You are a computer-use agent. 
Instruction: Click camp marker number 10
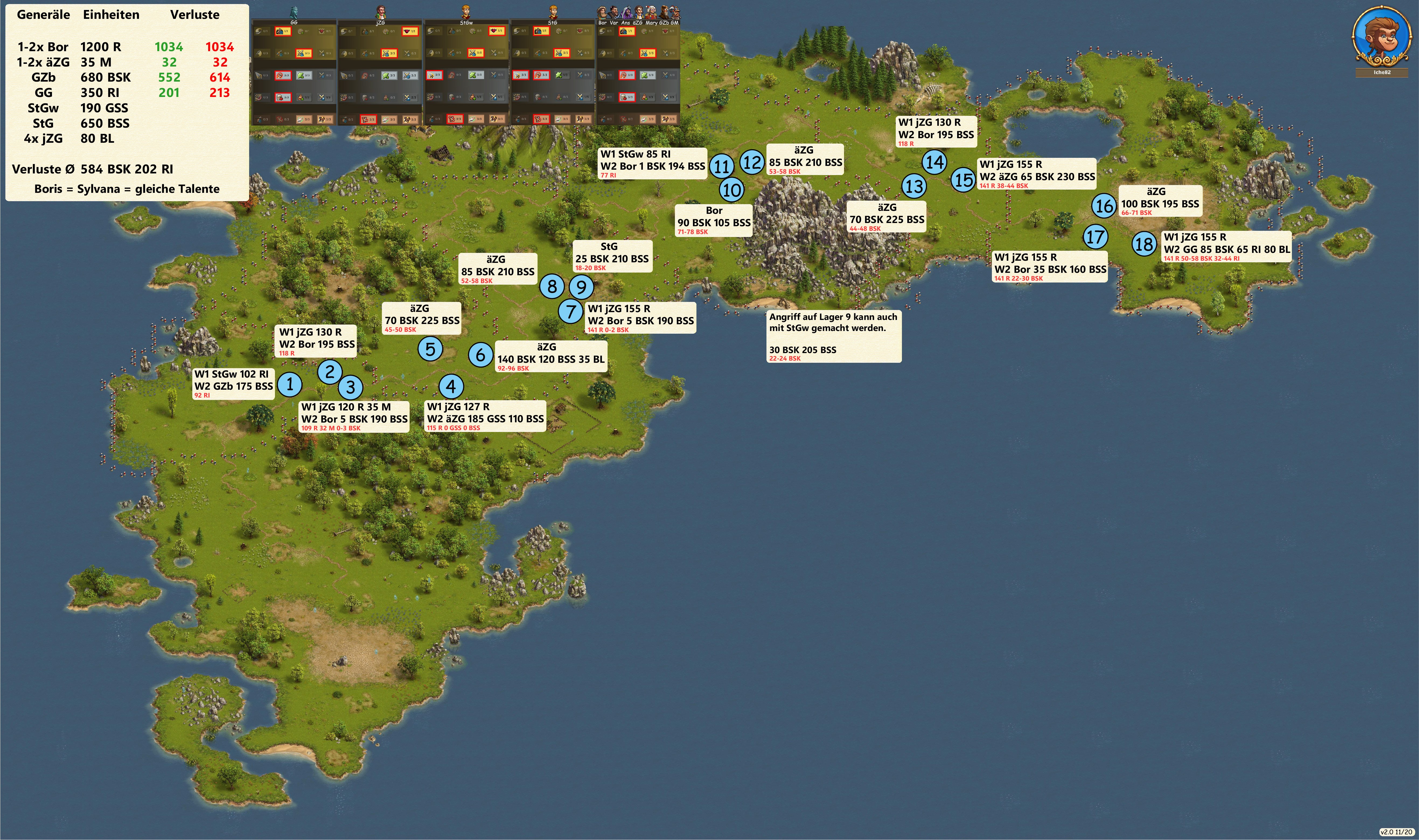point(732,190)
